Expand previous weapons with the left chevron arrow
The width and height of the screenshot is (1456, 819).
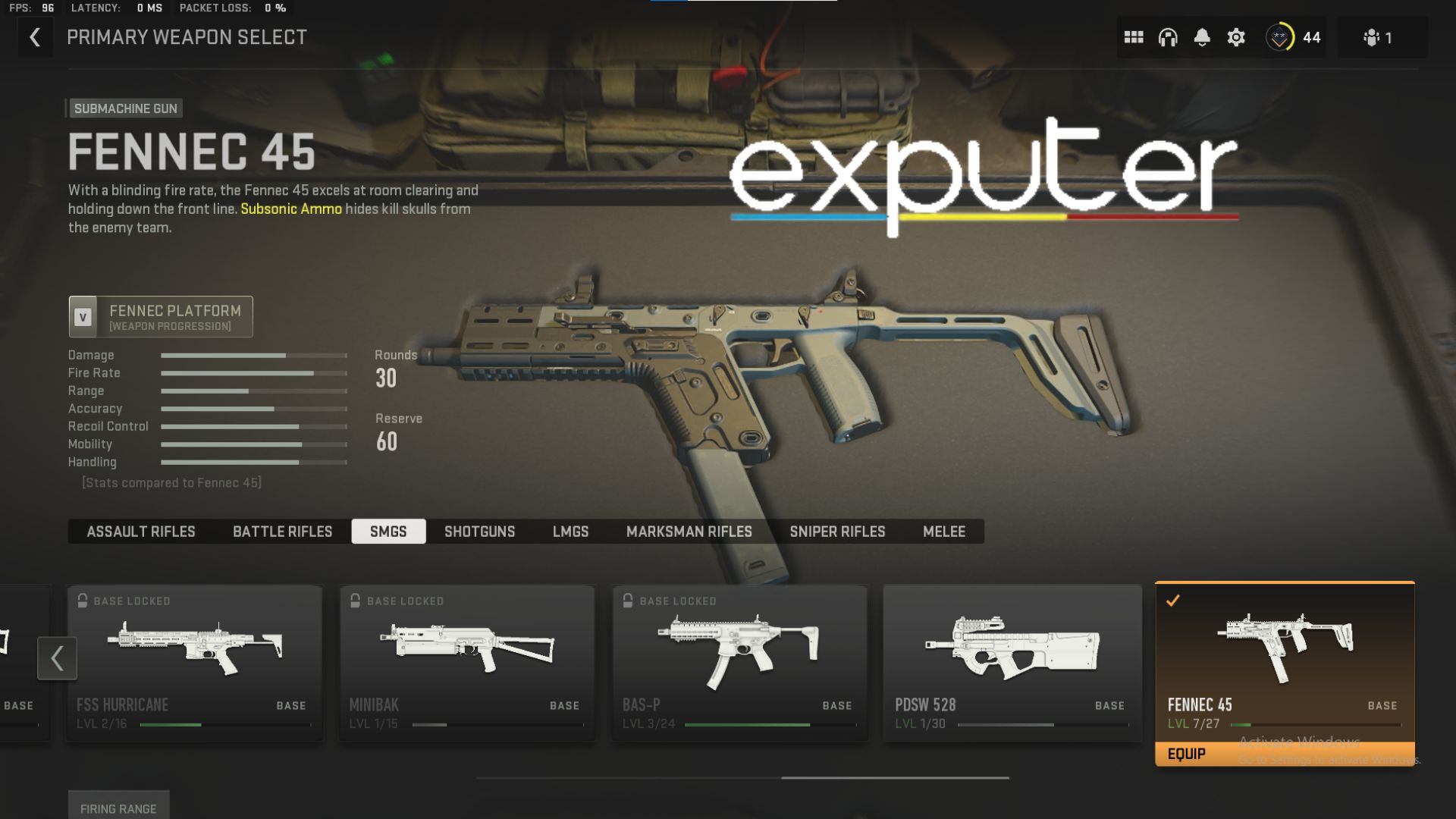57,658
